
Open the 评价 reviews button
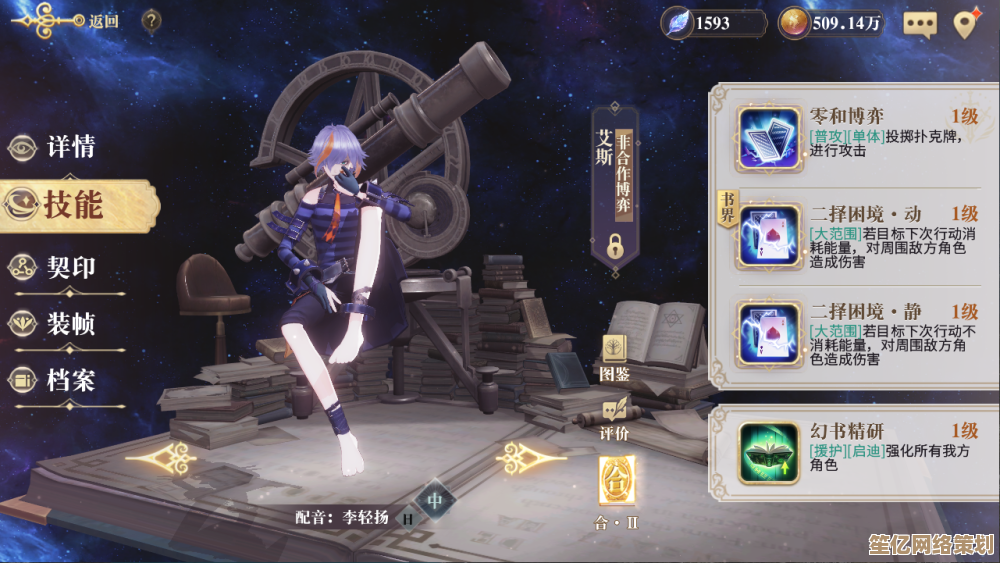point(614,417)
